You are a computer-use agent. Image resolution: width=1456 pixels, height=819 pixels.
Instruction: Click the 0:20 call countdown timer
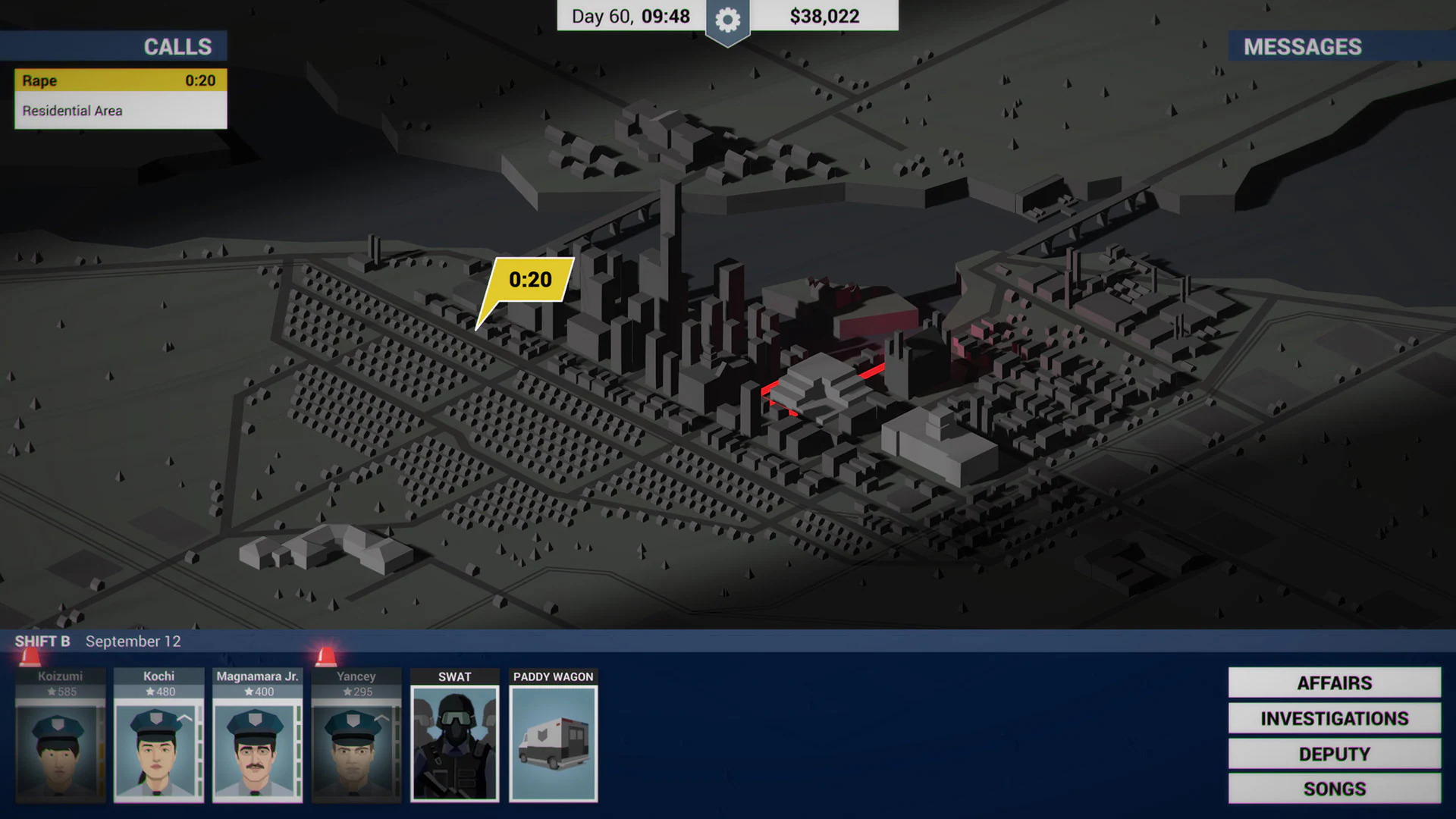pos(202,80)
